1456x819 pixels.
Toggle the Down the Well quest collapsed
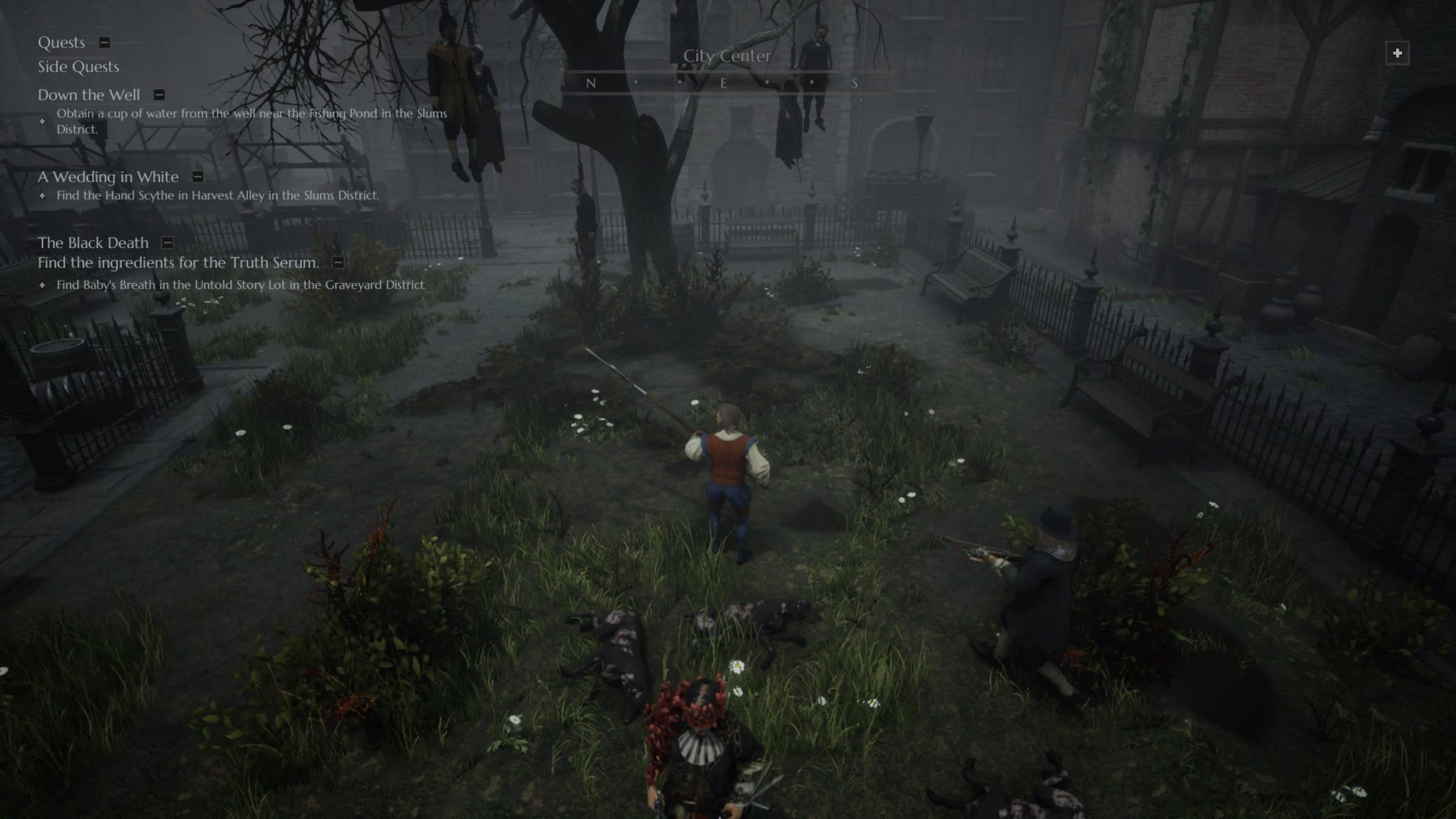click(x=158, y=95)
